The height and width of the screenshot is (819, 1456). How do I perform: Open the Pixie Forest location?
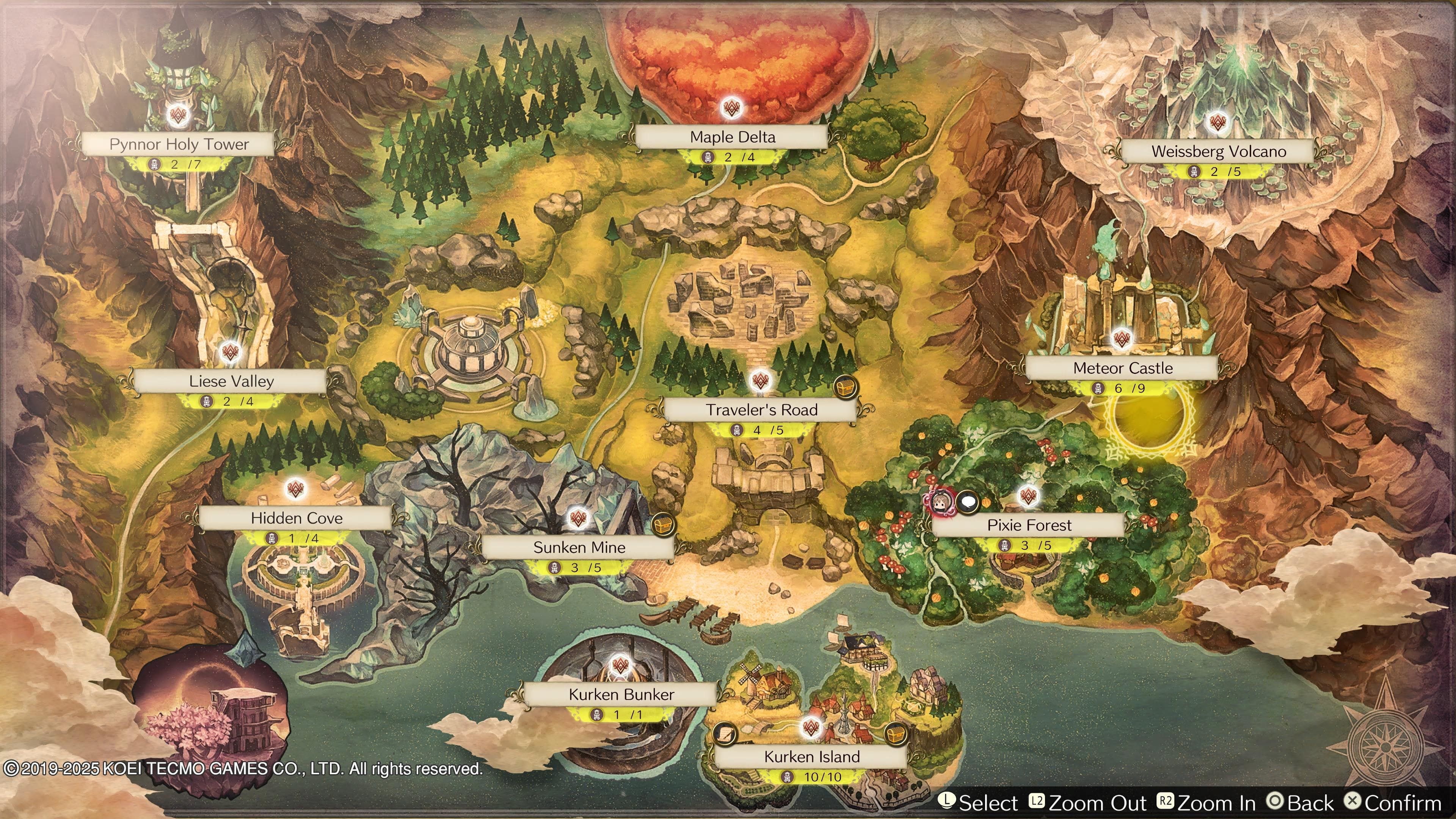click(x=1029, y=525)
